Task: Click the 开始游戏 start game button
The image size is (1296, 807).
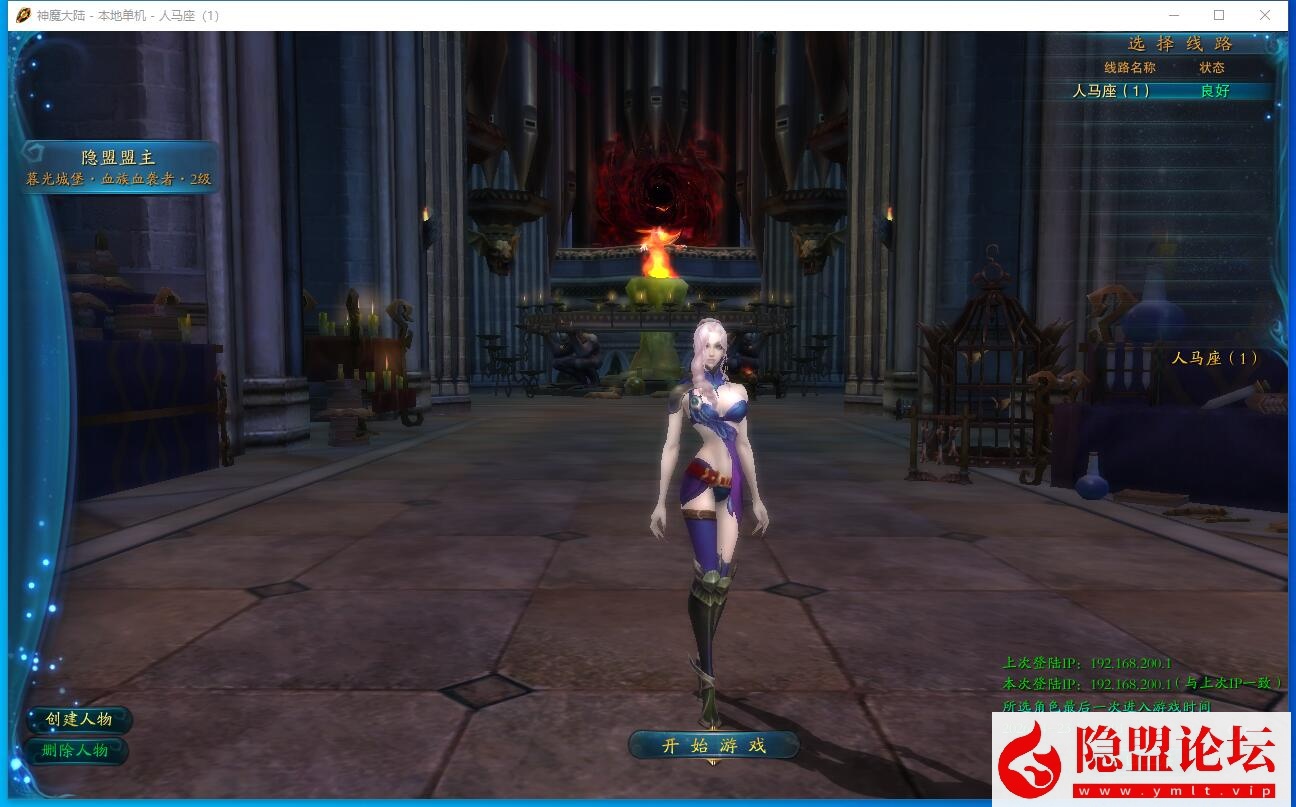Action: coord(713,745)
